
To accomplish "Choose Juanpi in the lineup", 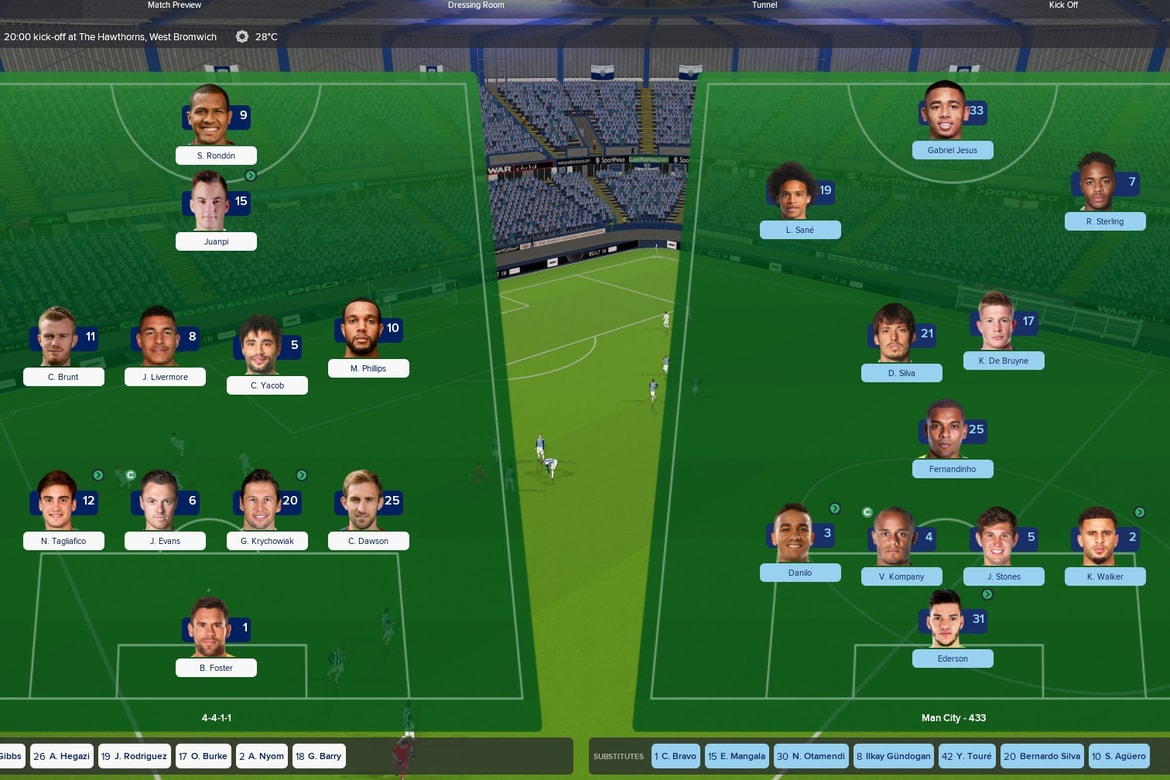I will [x=215, y=241].
